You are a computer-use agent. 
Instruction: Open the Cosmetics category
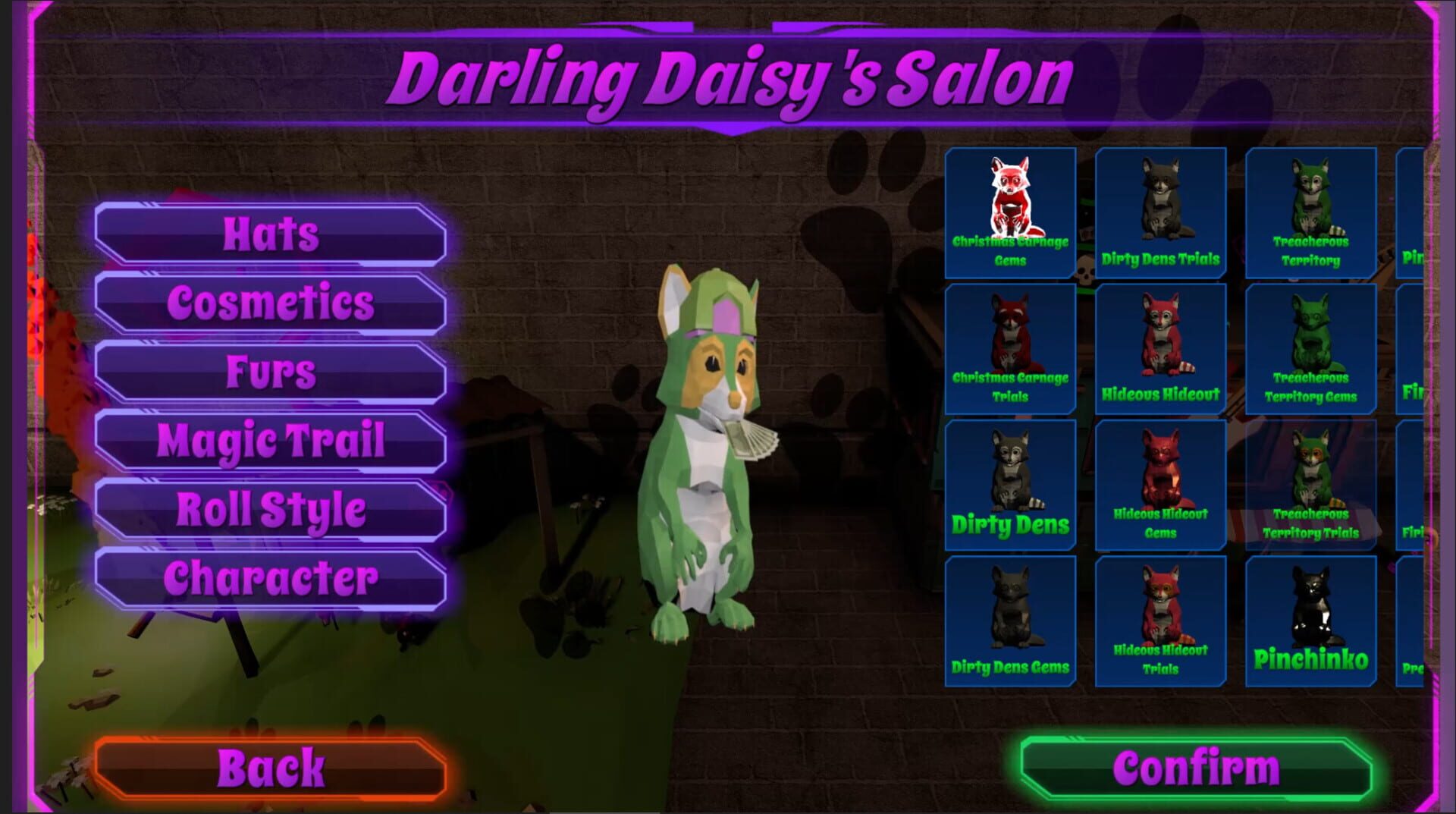(268, 302)
